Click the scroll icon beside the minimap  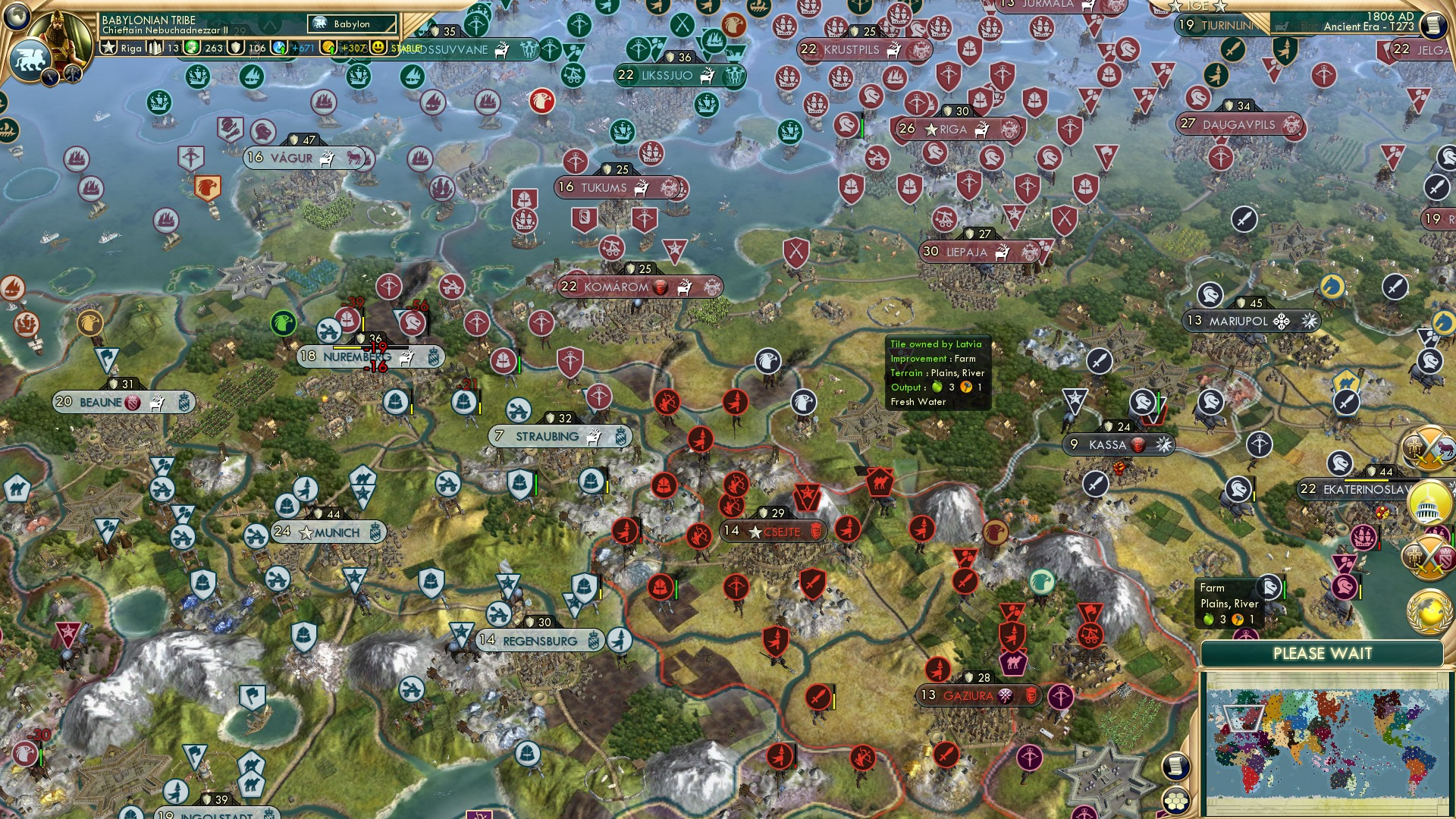(1176, 766)
